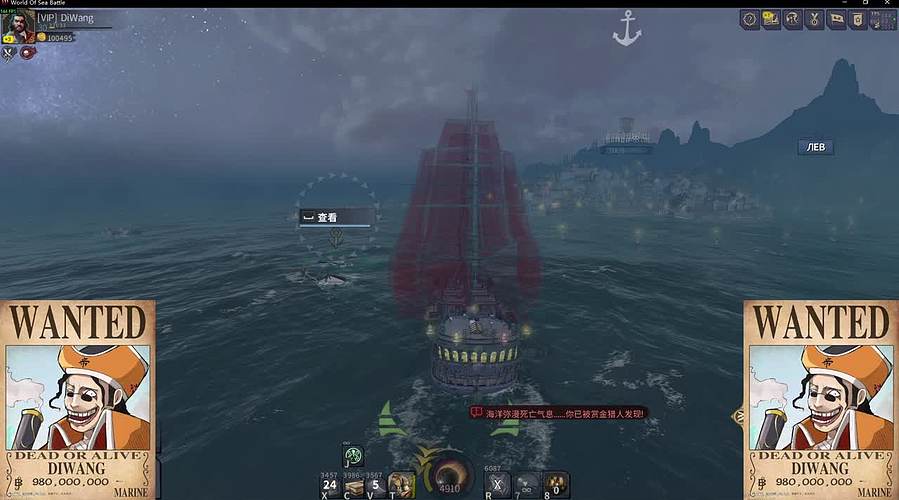The image size is (899, 500).
Task: Open the banner with star icon
Action: 859,19
